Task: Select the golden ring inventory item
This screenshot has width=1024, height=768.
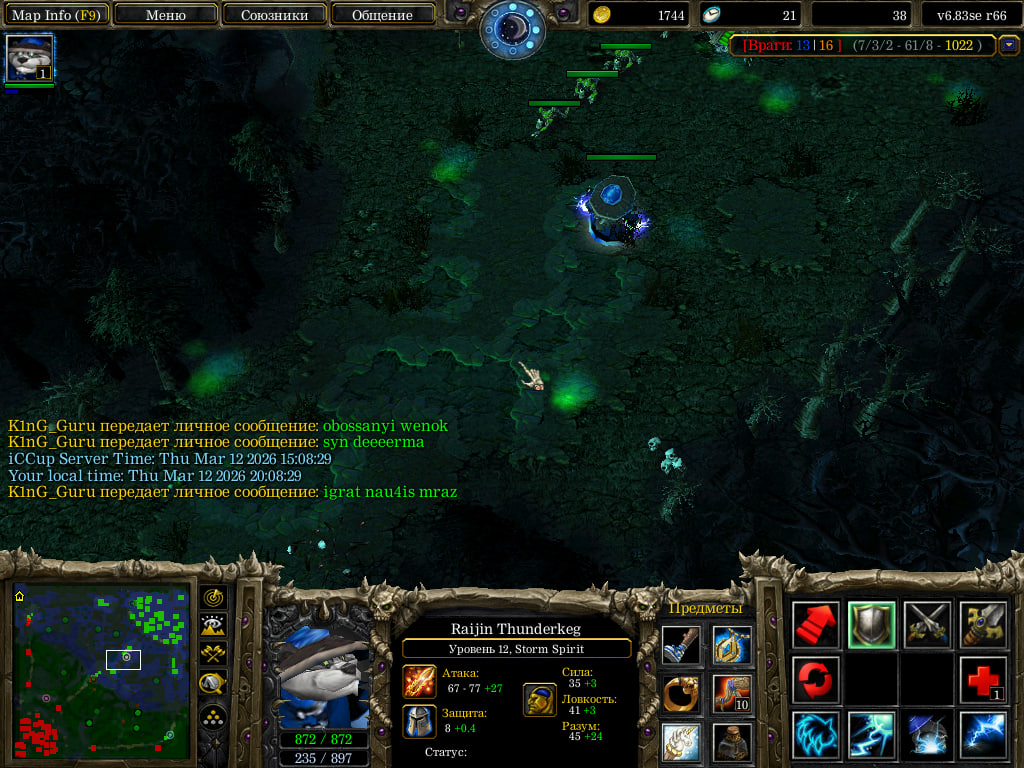Action: [x=681, y=693]
